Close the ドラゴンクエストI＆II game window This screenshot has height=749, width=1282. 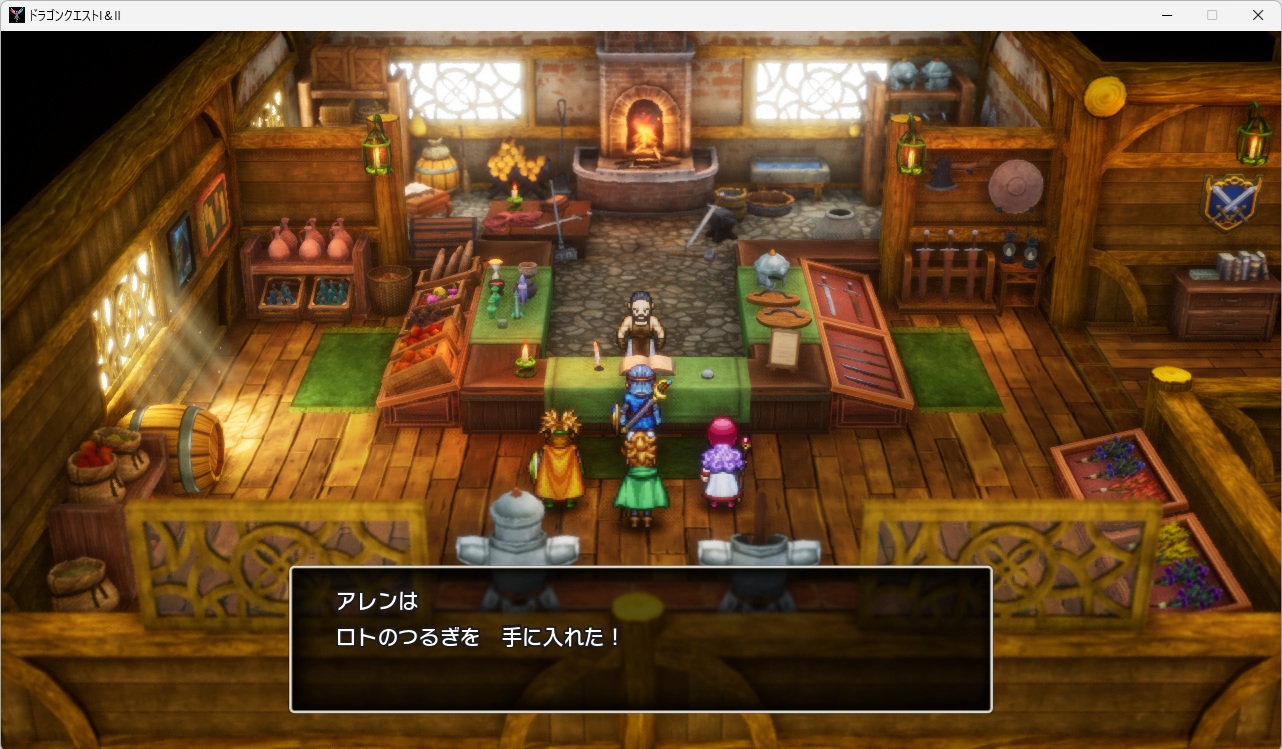[1258, 15]
